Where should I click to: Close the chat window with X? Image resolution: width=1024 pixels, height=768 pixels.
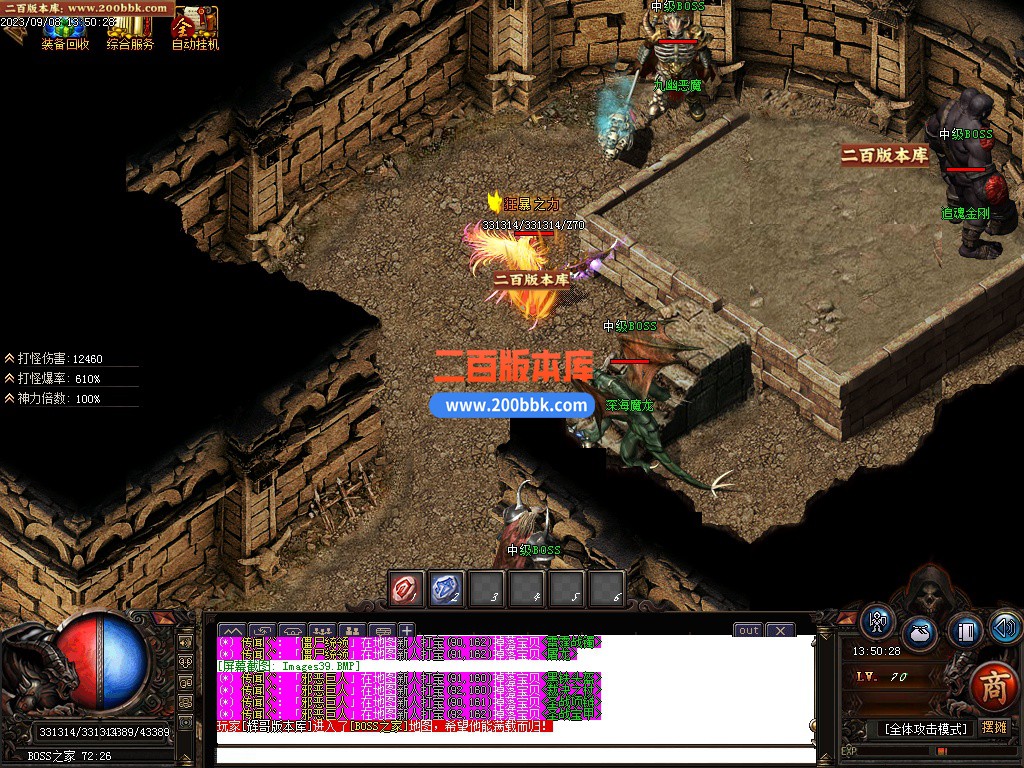point(780,630)
